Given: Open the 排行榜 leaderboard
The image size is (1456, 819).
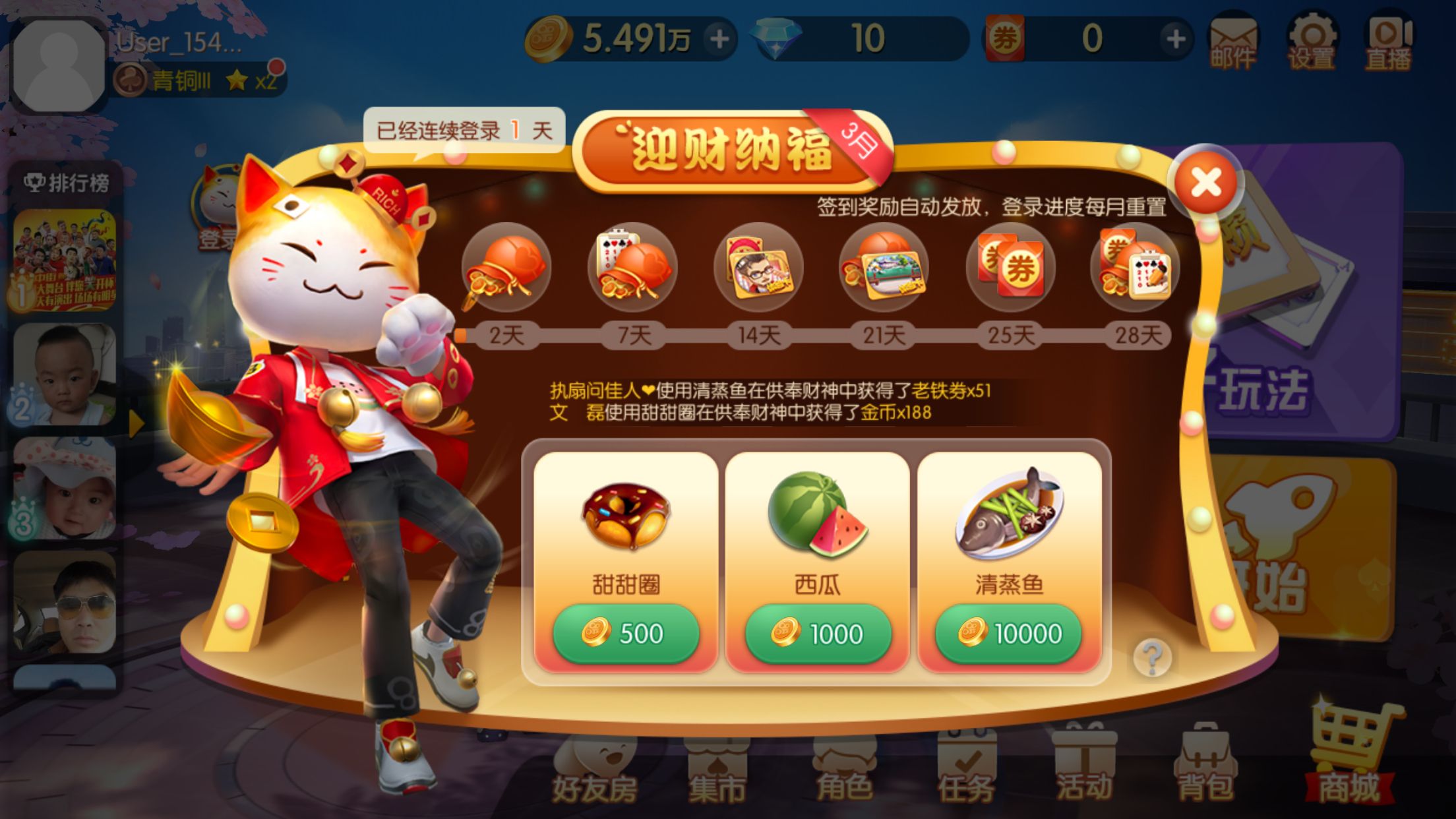Looking at the screenshot, I should 67,183.
